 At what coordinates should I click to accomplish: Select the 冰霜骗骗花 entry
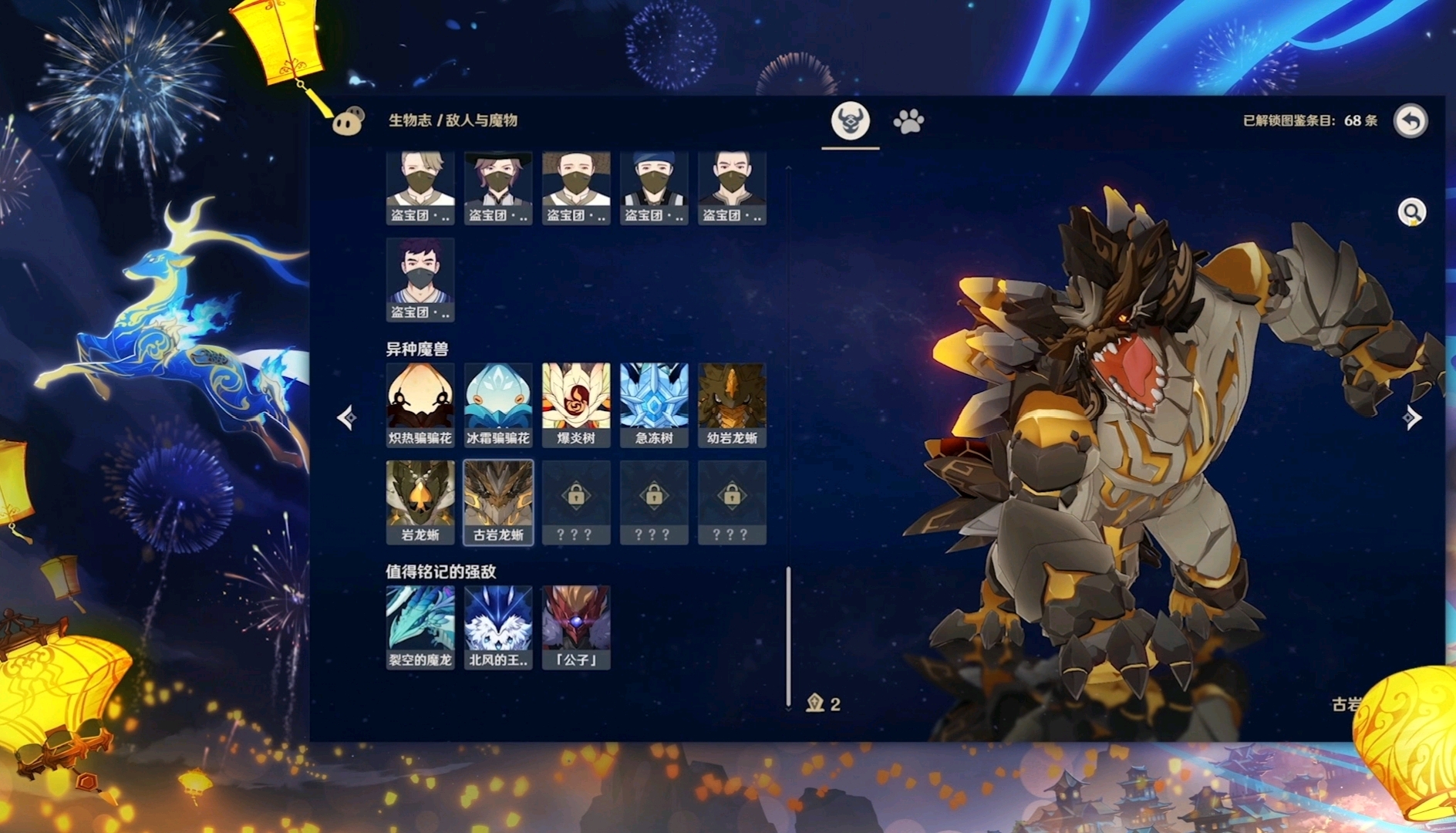pyautogui.click(x=498, y=405)
